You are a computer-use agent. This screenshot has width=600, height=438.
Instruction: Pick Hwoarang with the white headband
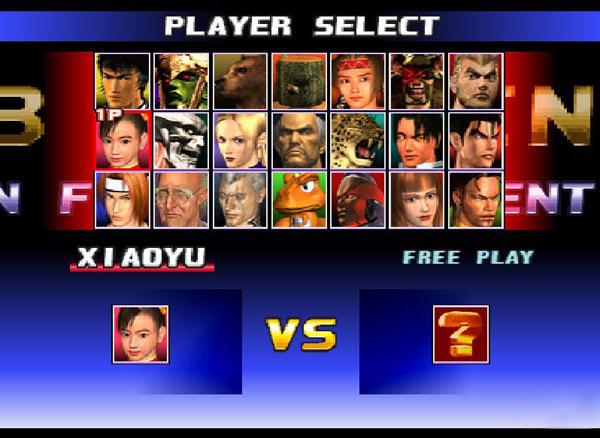[122, 199]
